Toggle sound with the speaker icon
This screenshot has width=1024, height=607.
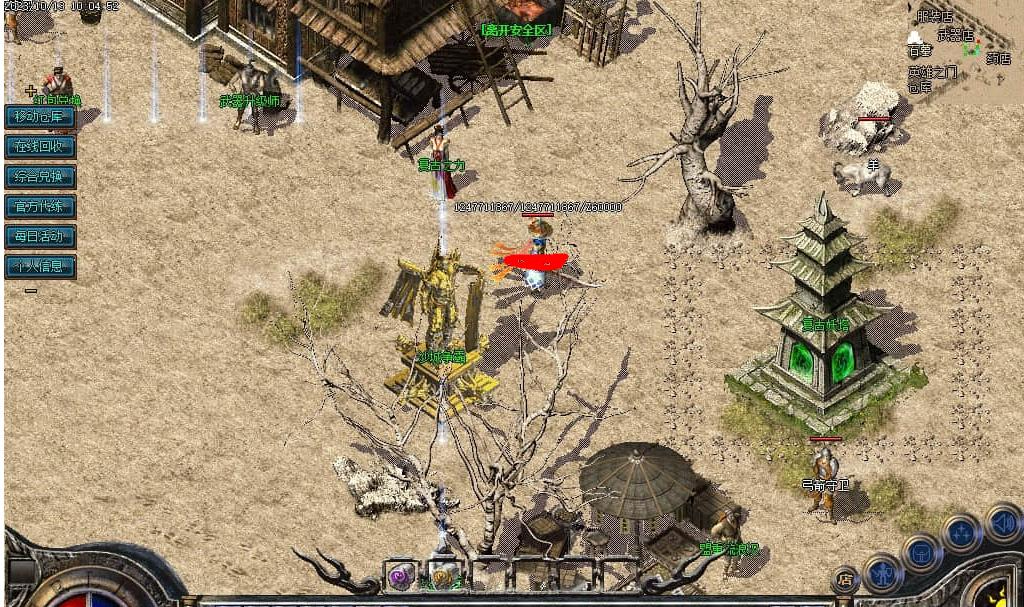coord(1001,521)
